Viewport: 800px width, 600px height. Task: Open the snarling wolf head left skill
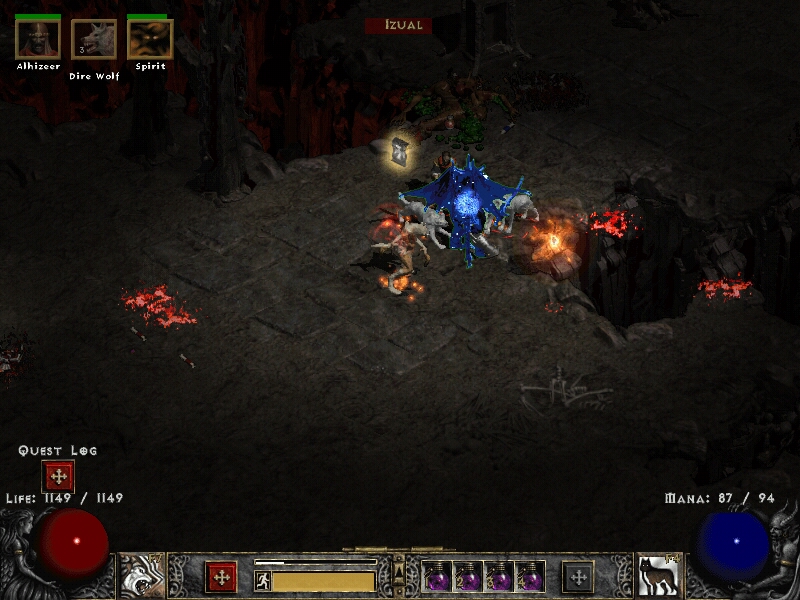(x=141, y=576)
